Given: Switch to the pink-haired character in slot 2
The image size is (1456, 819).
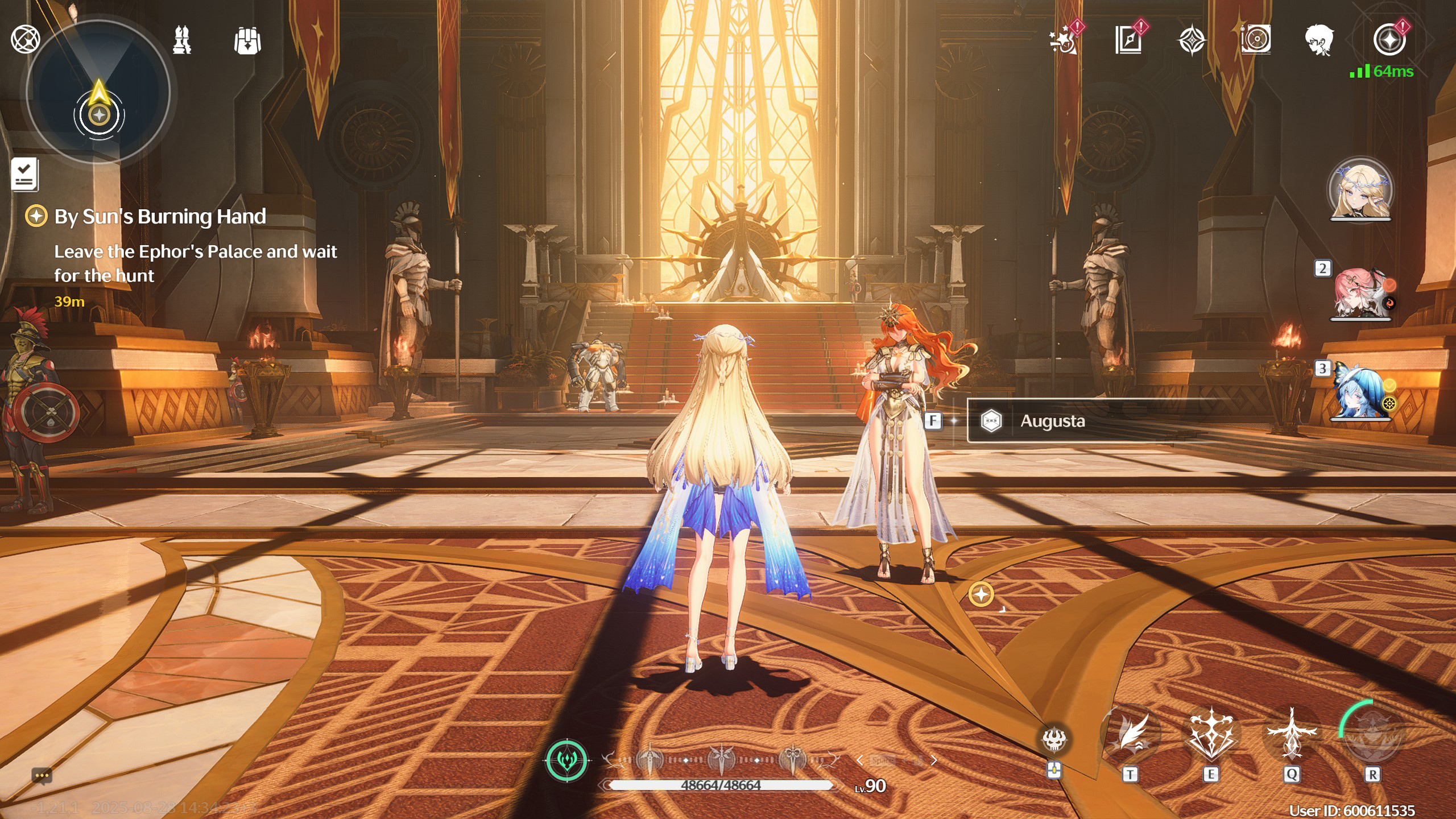Looking at the screenshot, I should coord(1360,293).
